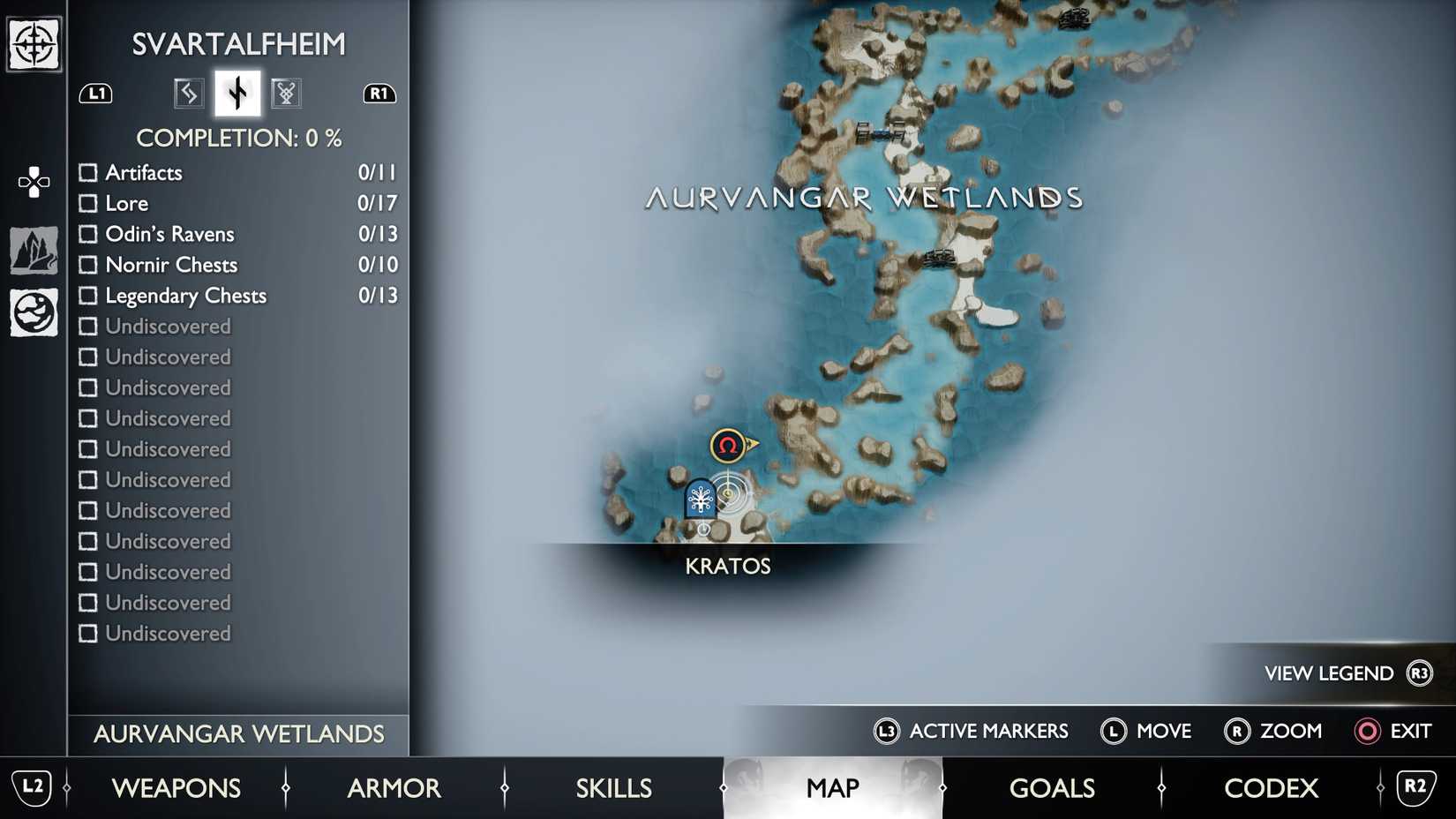Screen dimensions: 1456x819
Task: Select the red omega quest marker
Action: [726, 446]
